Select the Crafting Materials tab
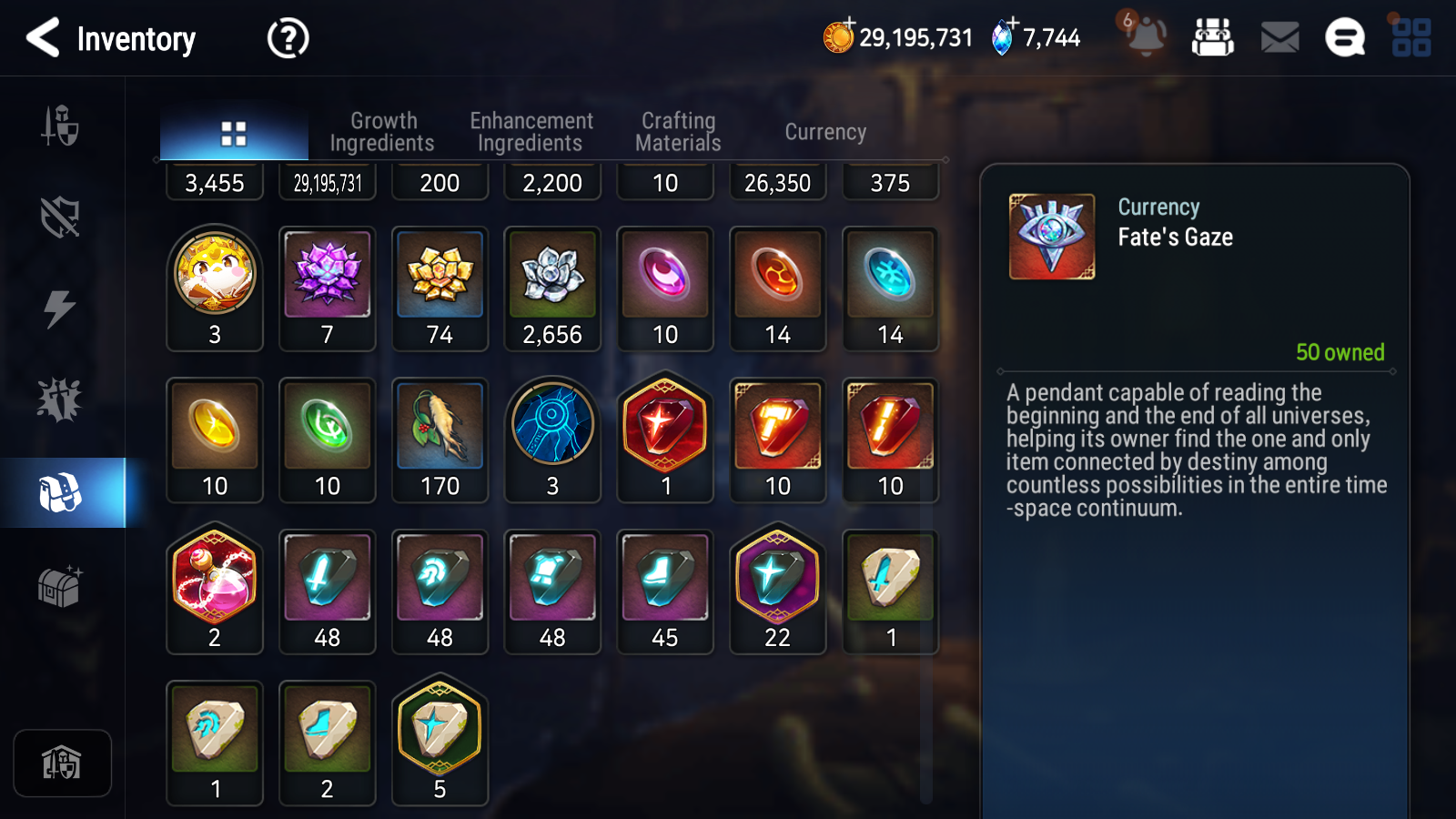This screenshot has height=819, width=1456. click(678, 132)
